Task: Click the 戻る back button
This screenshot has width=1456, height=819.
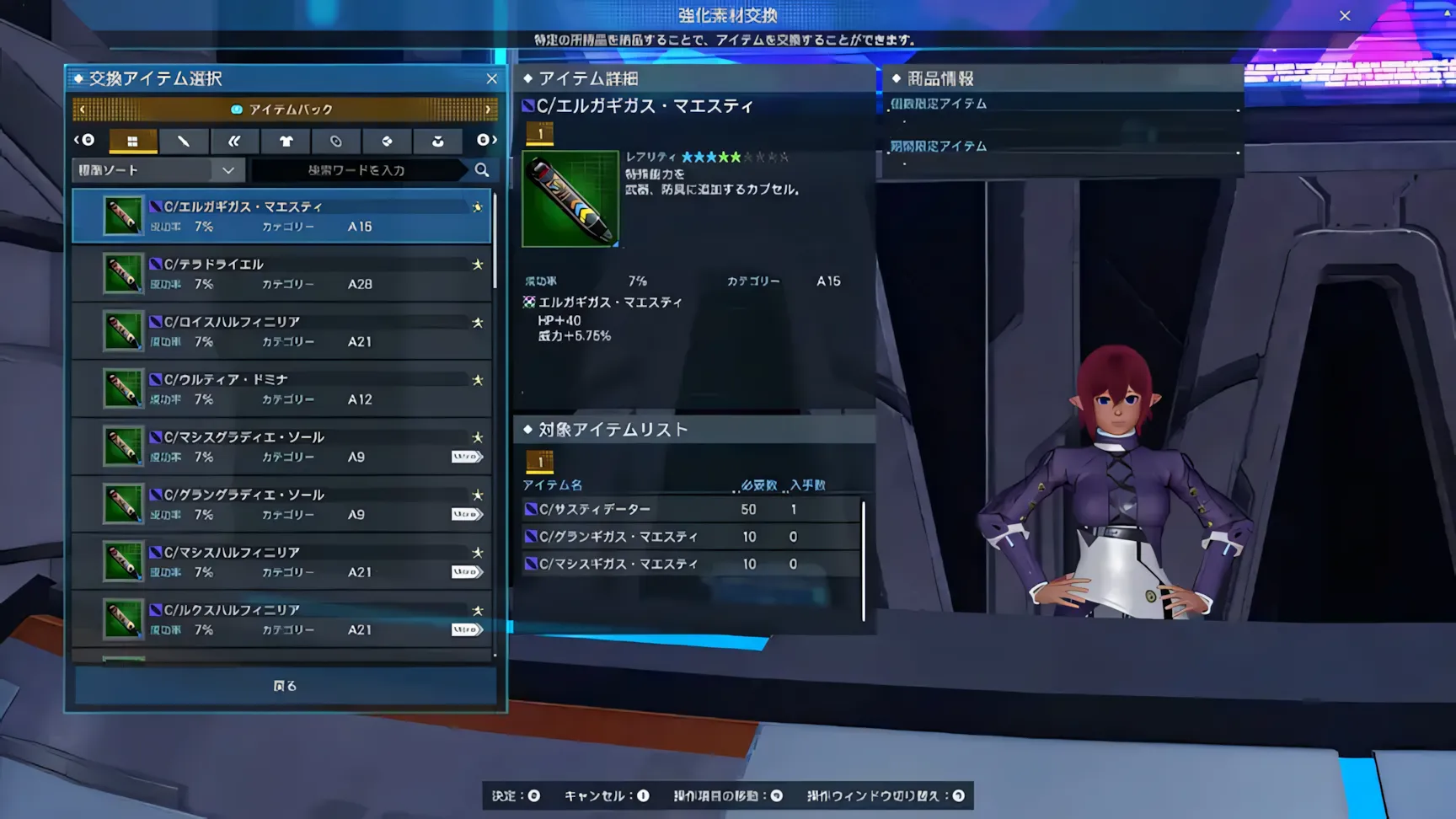Action: click(x=285, y=686)
